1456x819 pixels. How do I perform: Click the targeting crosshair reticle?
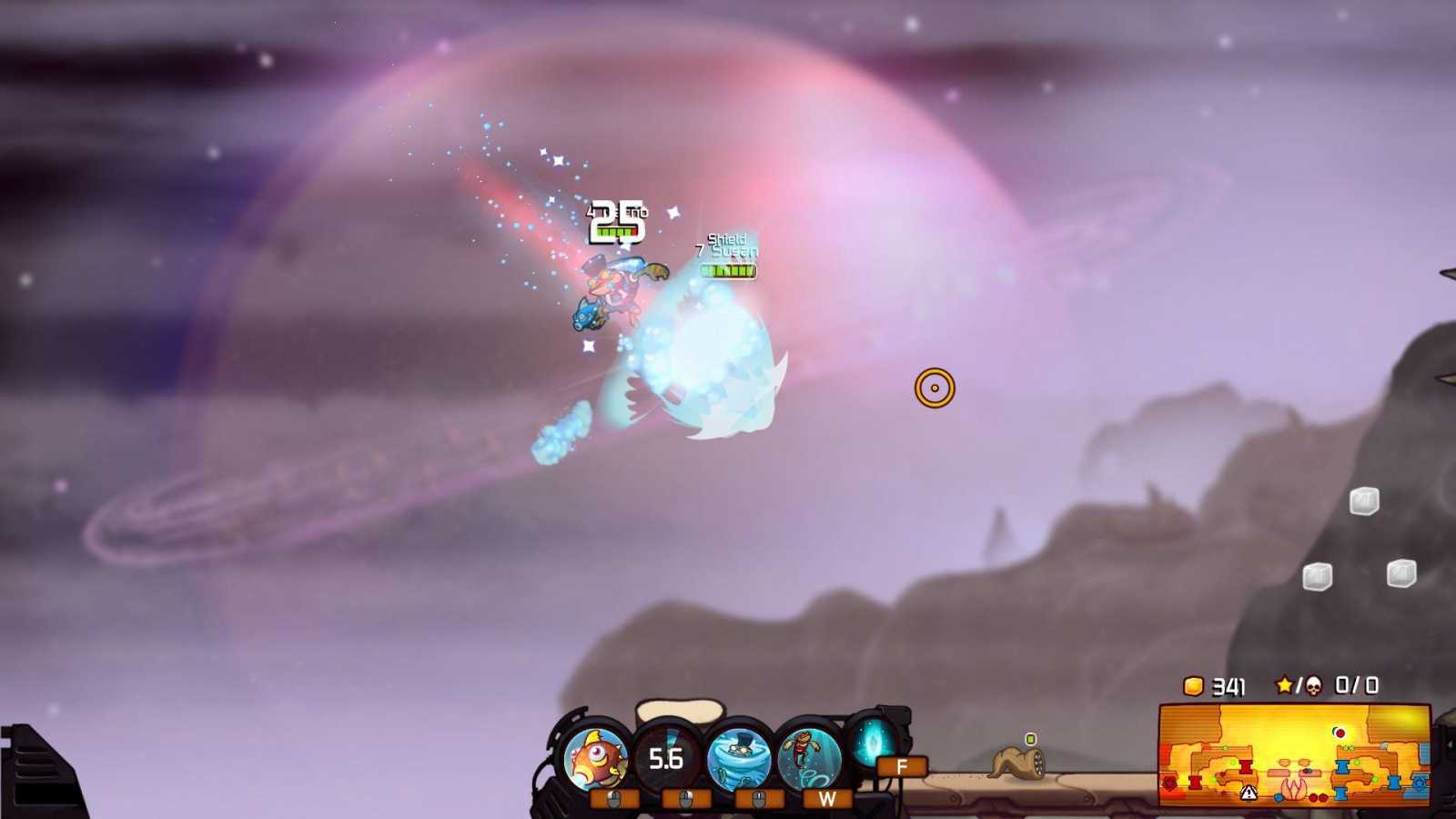pos(934,388)
